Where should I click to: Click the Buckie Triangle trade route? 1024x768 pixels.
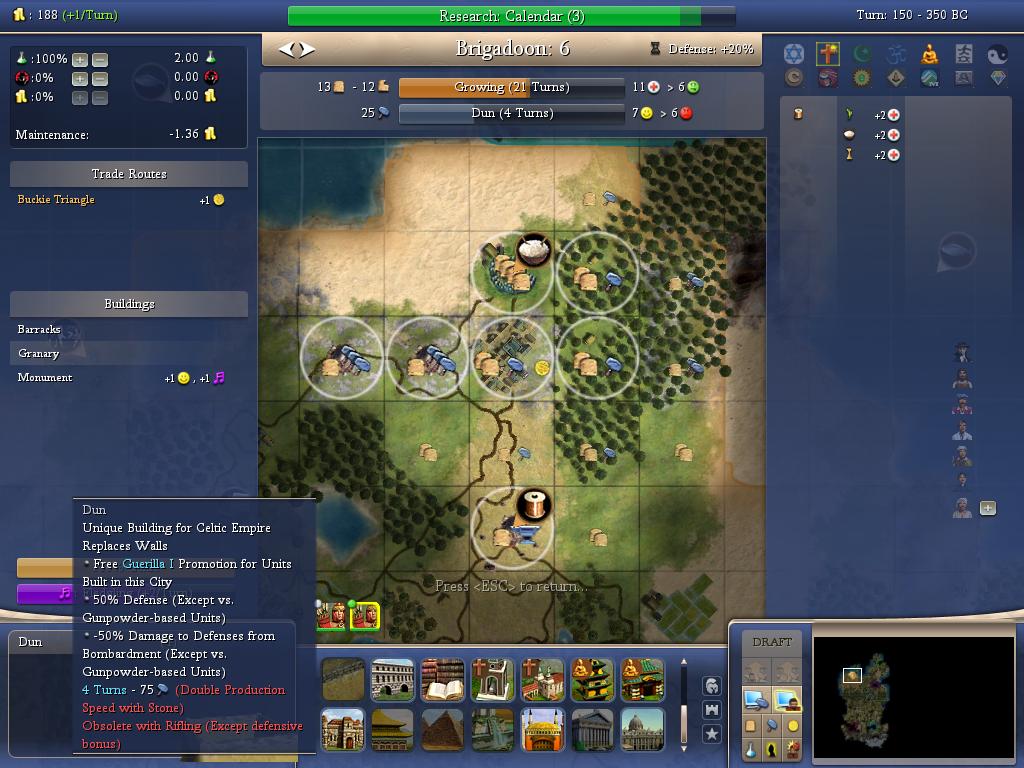[x=56, y=200]
